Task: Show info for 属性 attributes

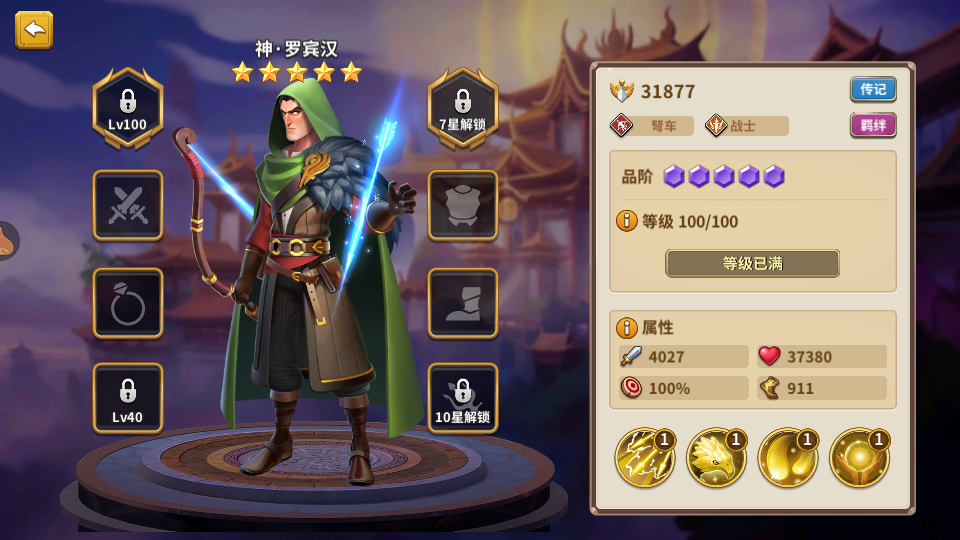Action: click(x=627, y=327)
